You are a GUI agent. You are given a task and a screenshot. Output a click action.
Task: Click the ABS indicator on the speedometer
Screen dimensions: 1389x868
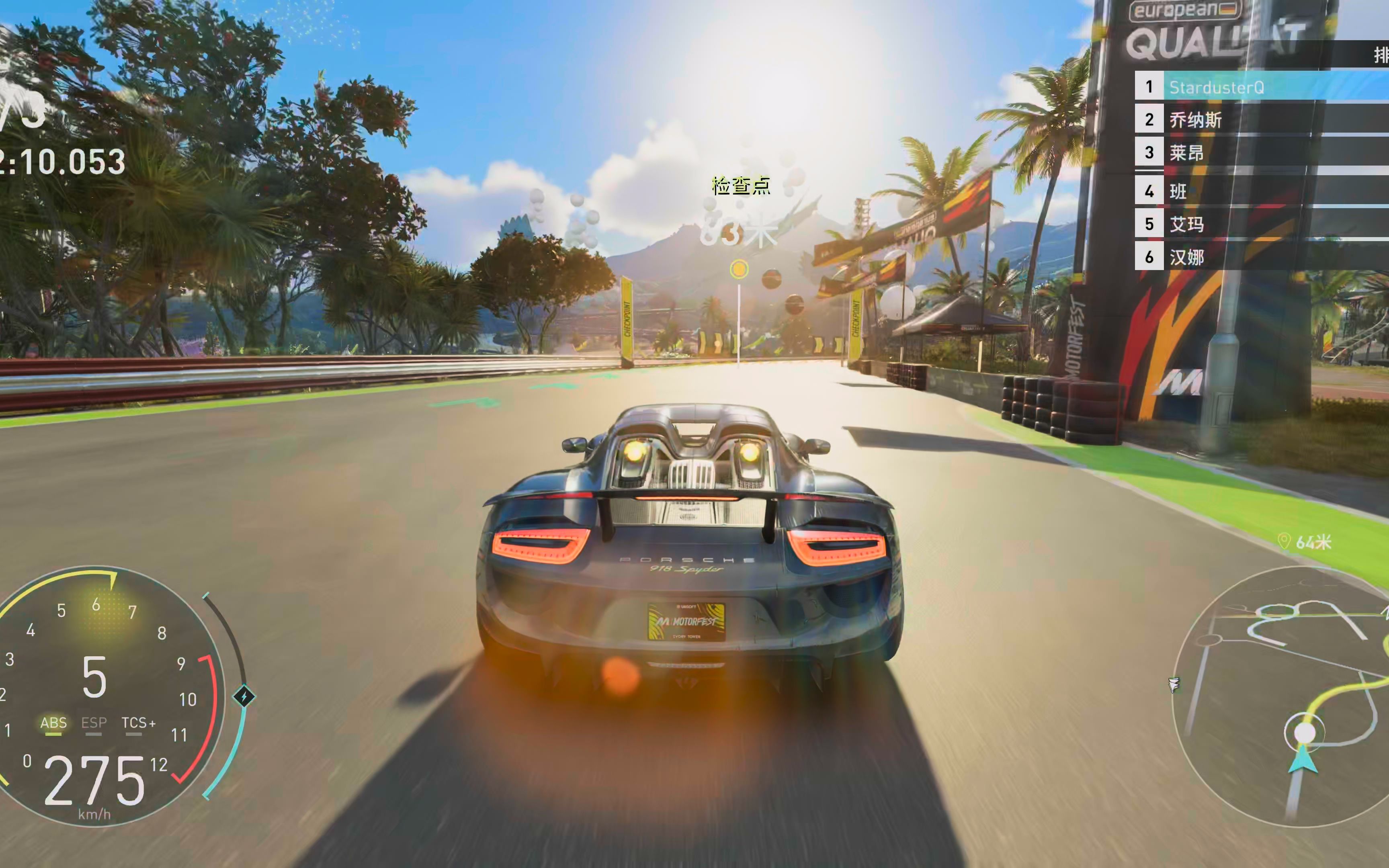click(53, 723)
